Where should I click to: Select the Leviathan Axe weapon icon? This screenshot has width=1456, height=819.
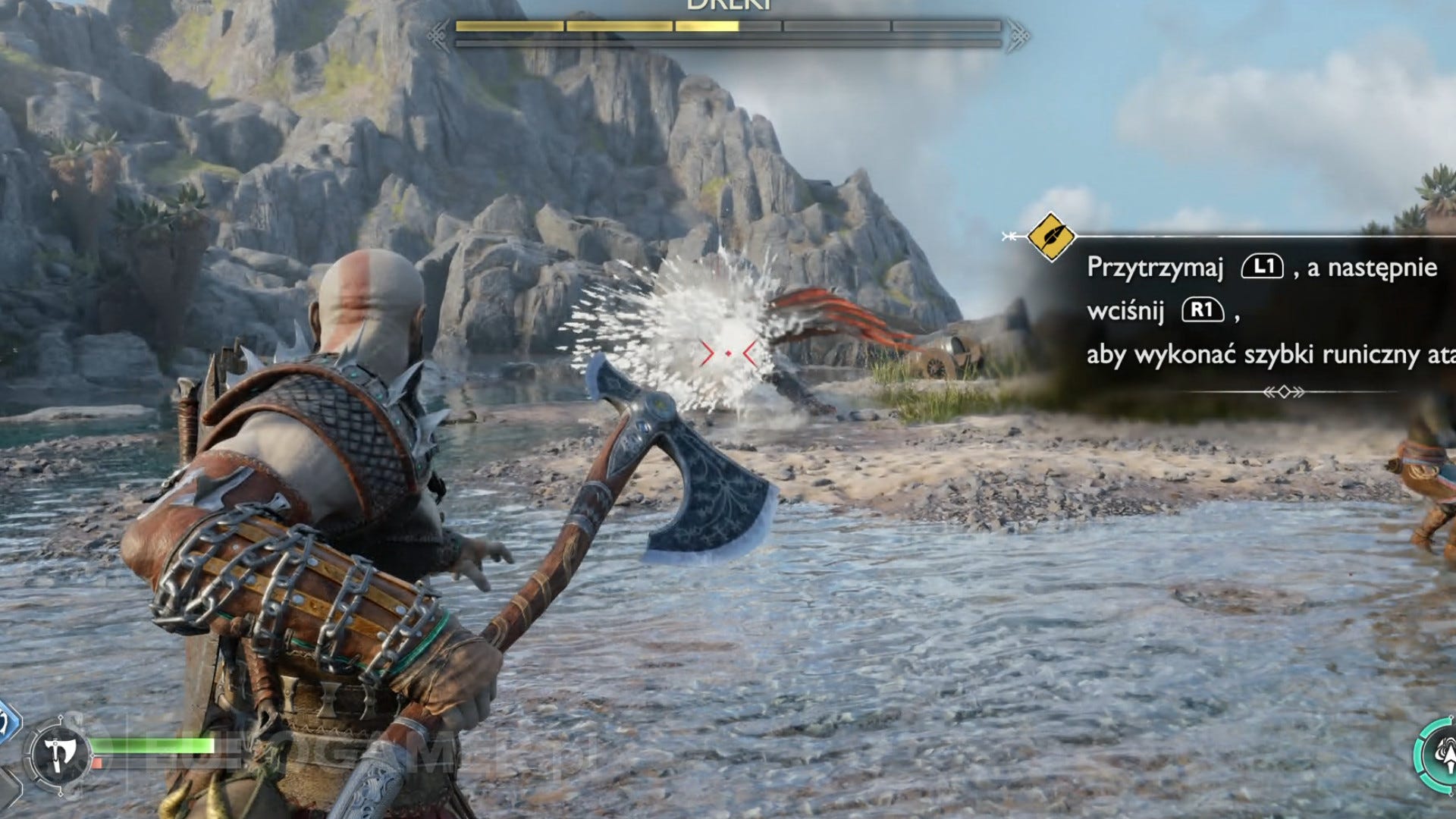point(58,755)
